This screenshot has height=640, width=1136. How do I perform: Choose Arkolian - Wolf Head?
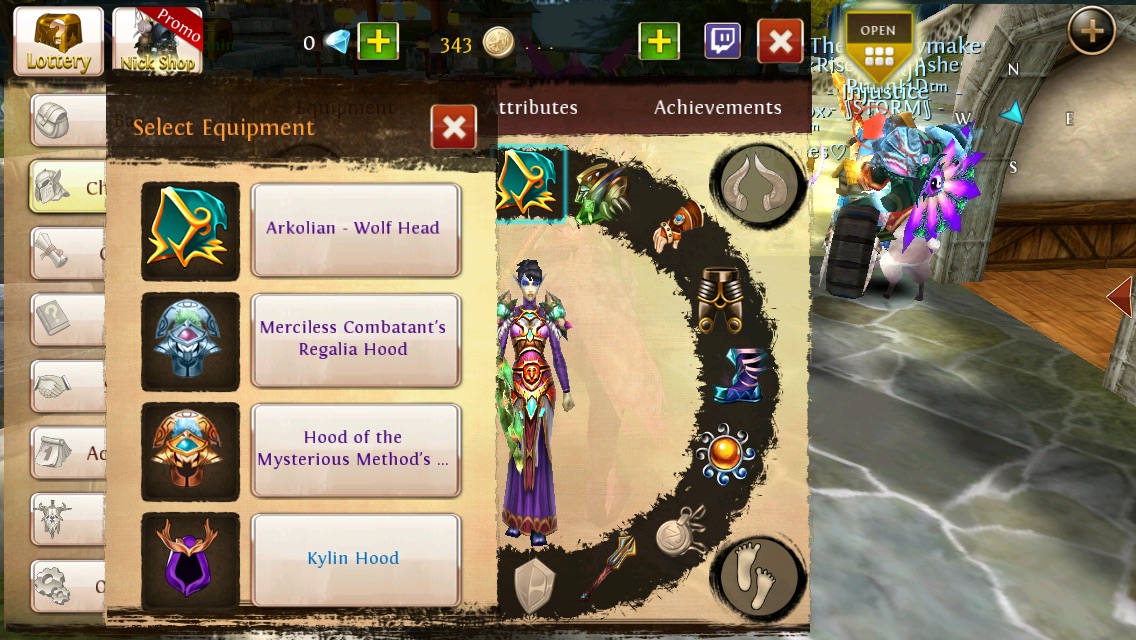[x=355, y=229]
